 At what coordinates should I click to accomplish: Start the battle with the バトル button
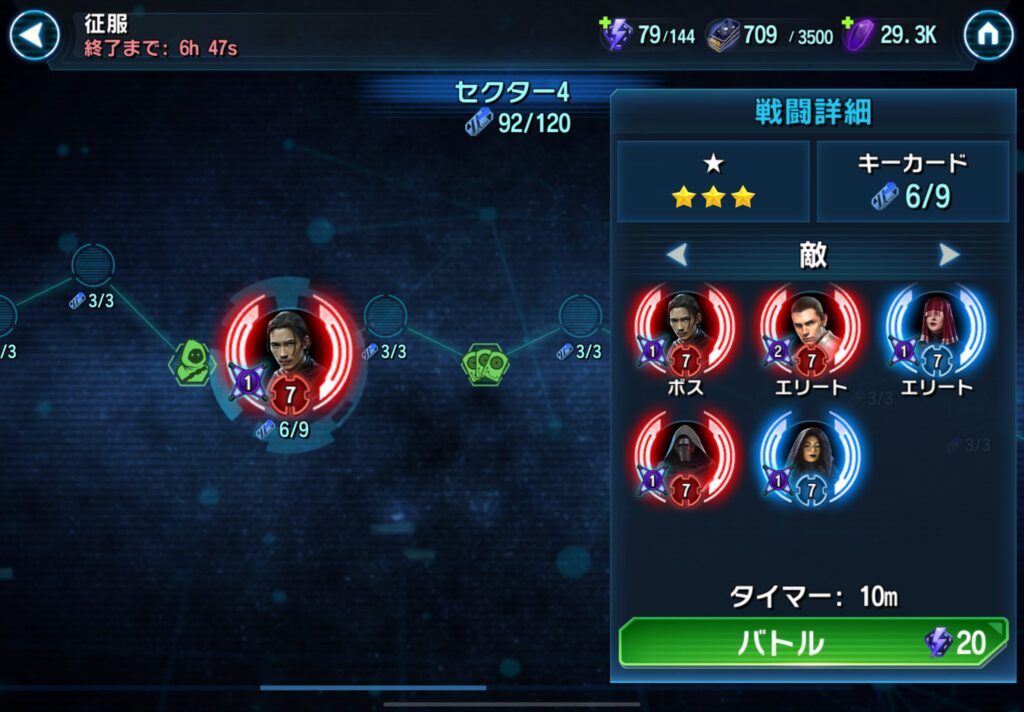(811, 642)
